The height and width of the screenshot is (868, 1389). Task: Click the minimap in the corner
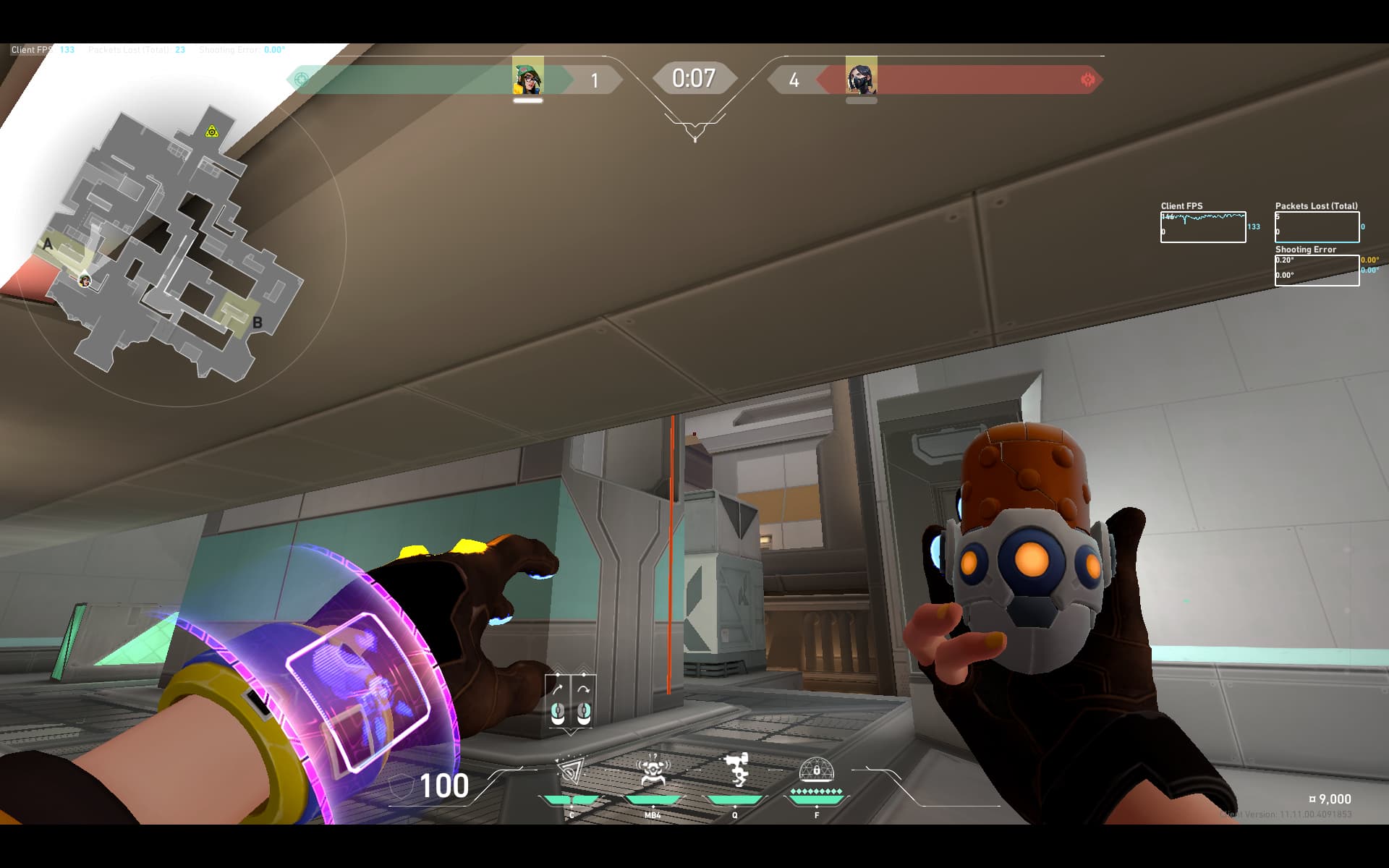174,246
